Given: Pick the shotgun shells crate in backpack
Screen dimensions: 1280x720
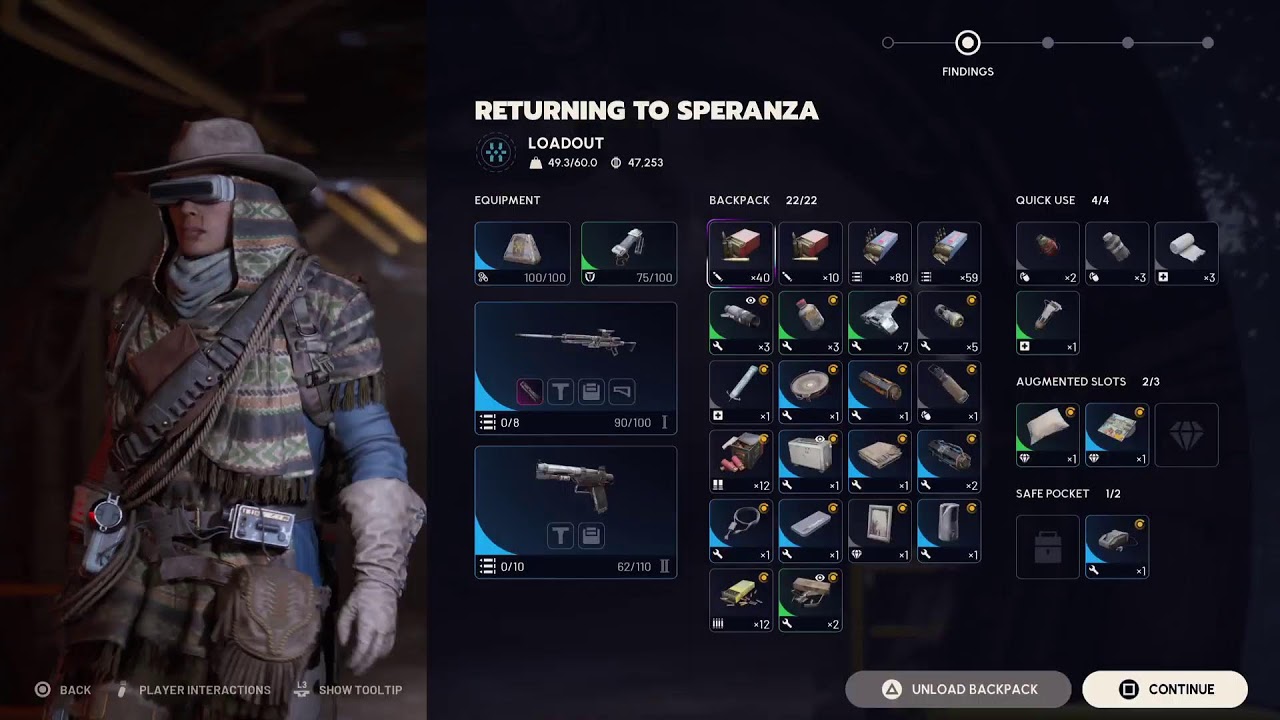Looking at the screenshot, I should click(741, 462).
